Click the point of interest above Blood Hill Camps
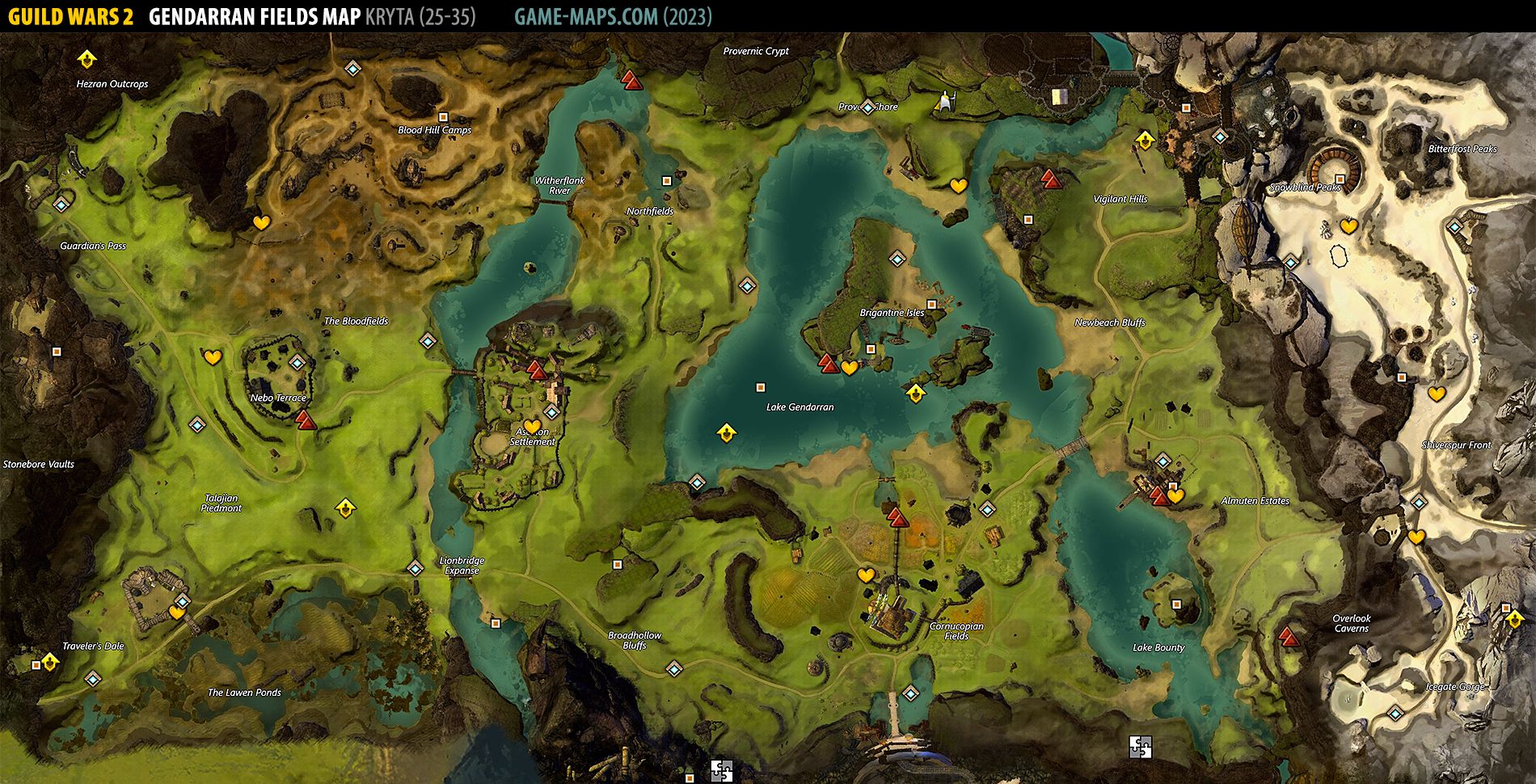1536x784 pixels. (x=442, y=117)
